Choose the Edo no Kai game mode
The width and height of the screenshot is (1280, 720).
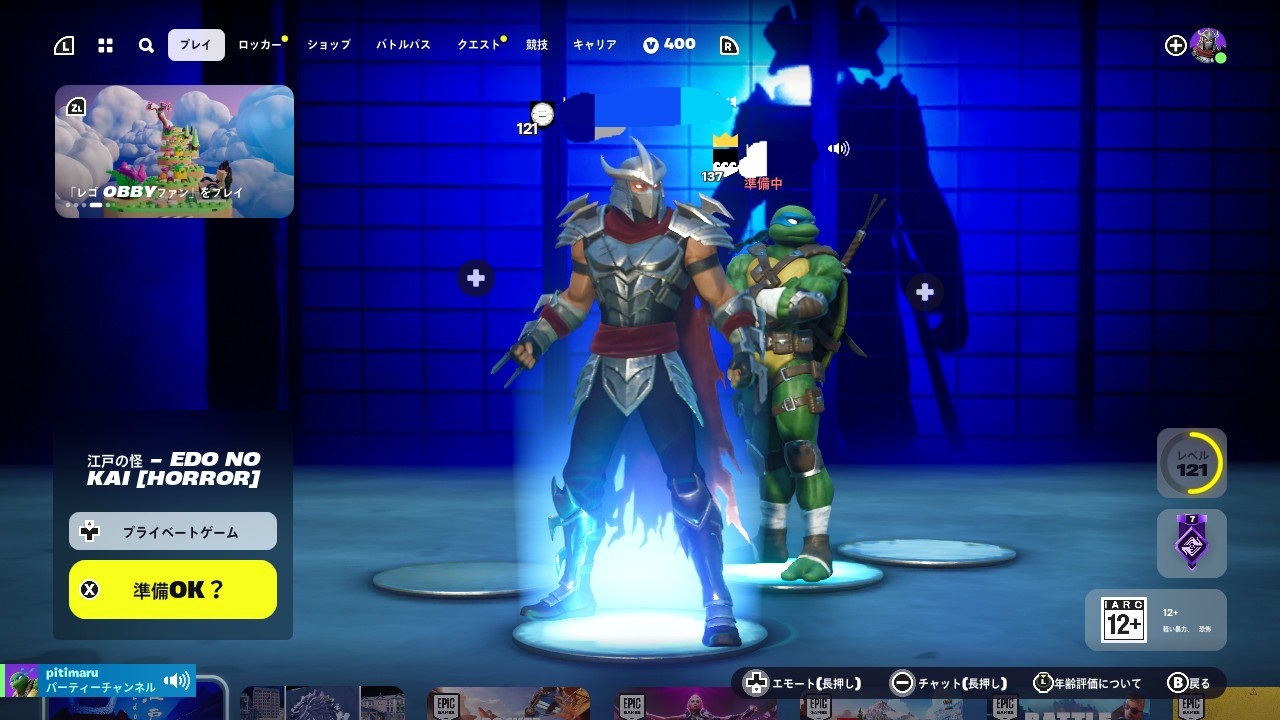[173, 468]
